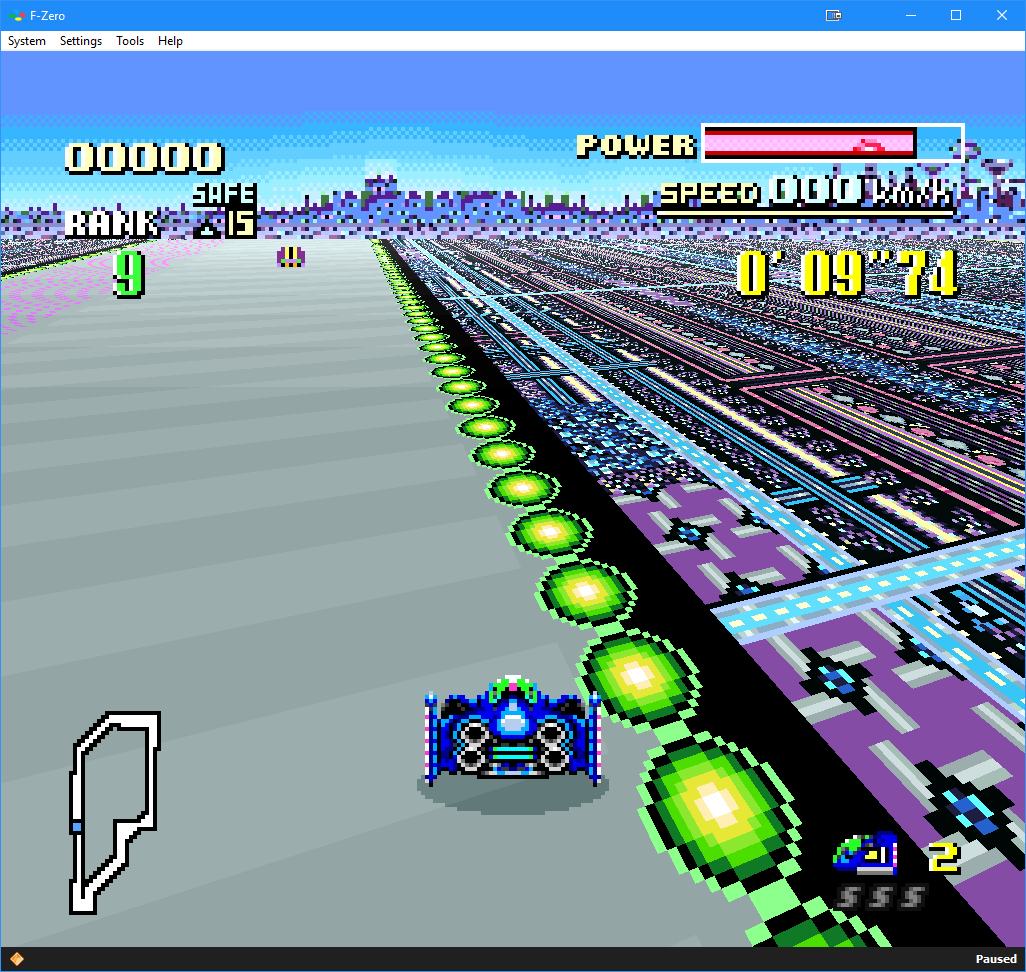Click the spare machines car icon
Screen dimensions: 1026x972
tap(866, 853)
